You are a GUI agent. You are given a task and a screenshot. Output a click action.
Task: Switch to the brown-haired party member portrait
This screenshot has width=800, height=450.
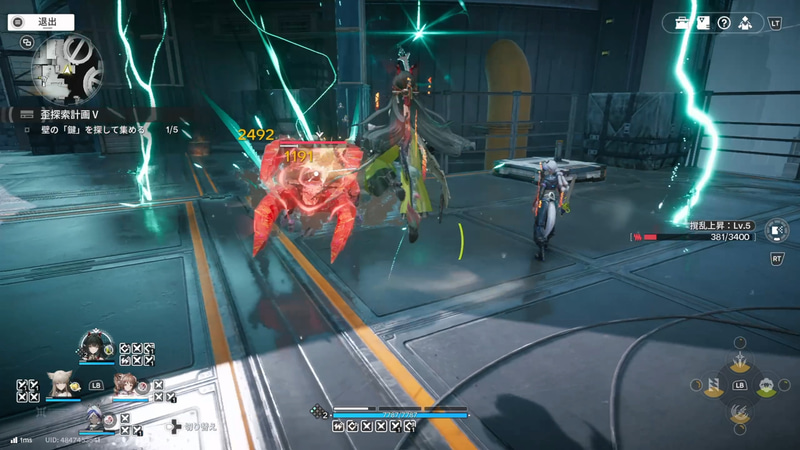point(127,385)
